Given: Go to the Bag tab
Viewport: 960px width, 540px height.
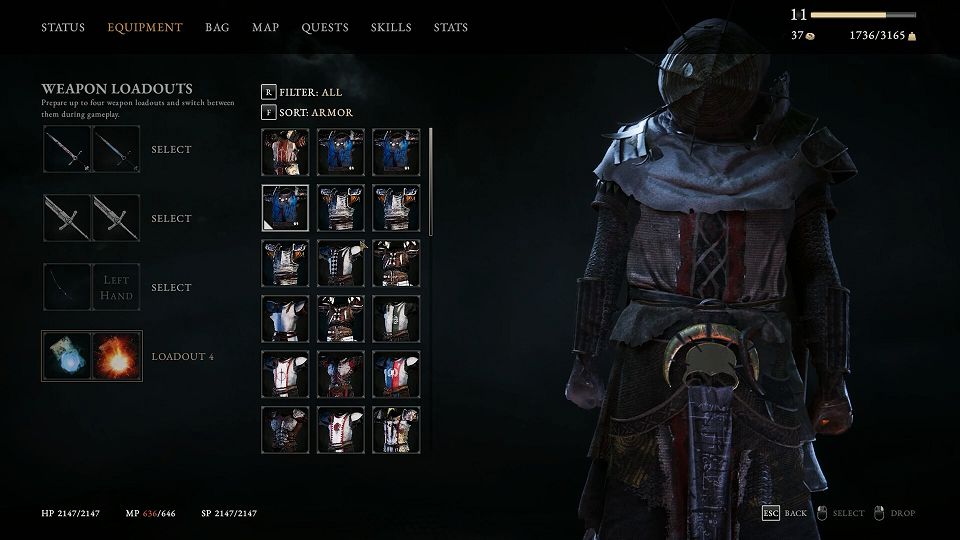Looking at the screenshot, I should click(217, 27).
